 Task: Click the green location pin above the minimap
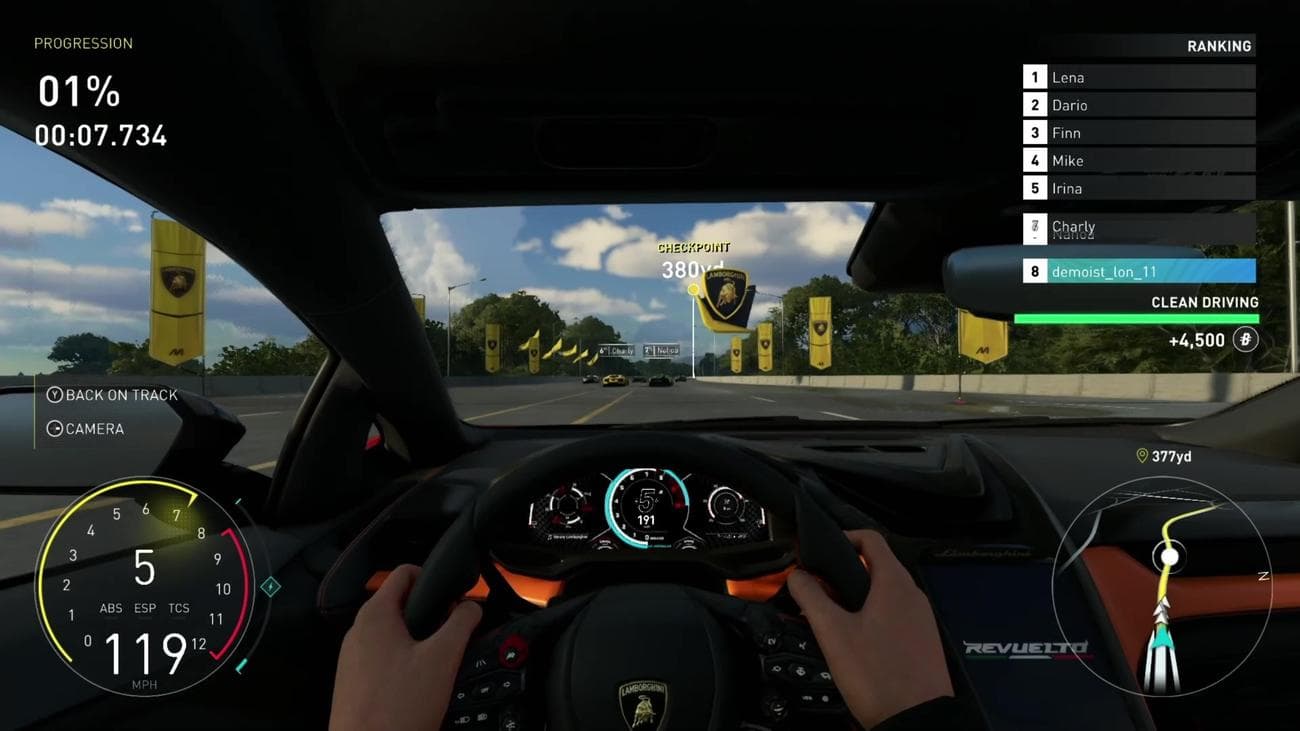click(1141, 456)
